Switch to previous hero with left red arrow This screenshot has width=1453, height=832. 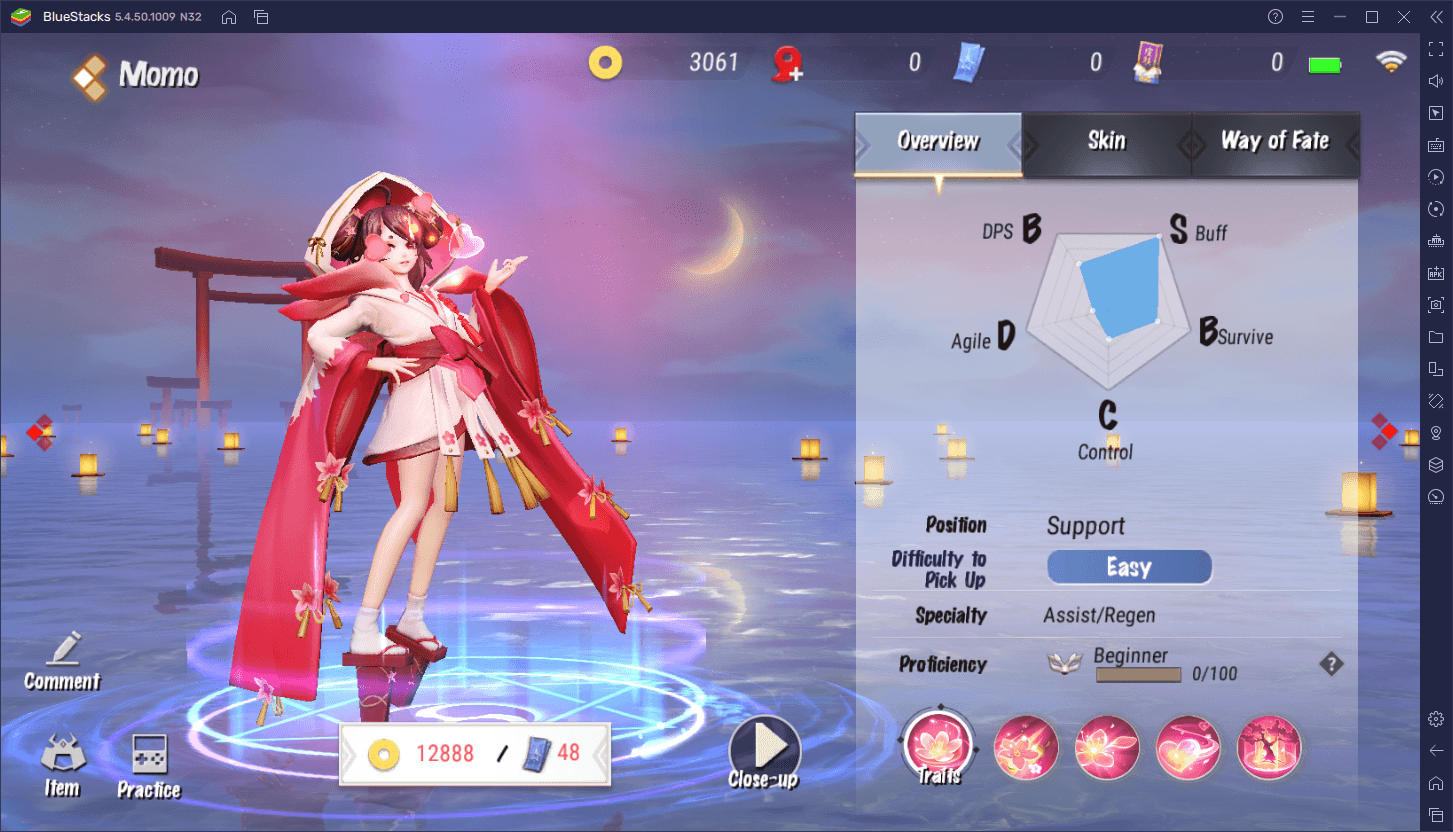(x=38, y=431)
